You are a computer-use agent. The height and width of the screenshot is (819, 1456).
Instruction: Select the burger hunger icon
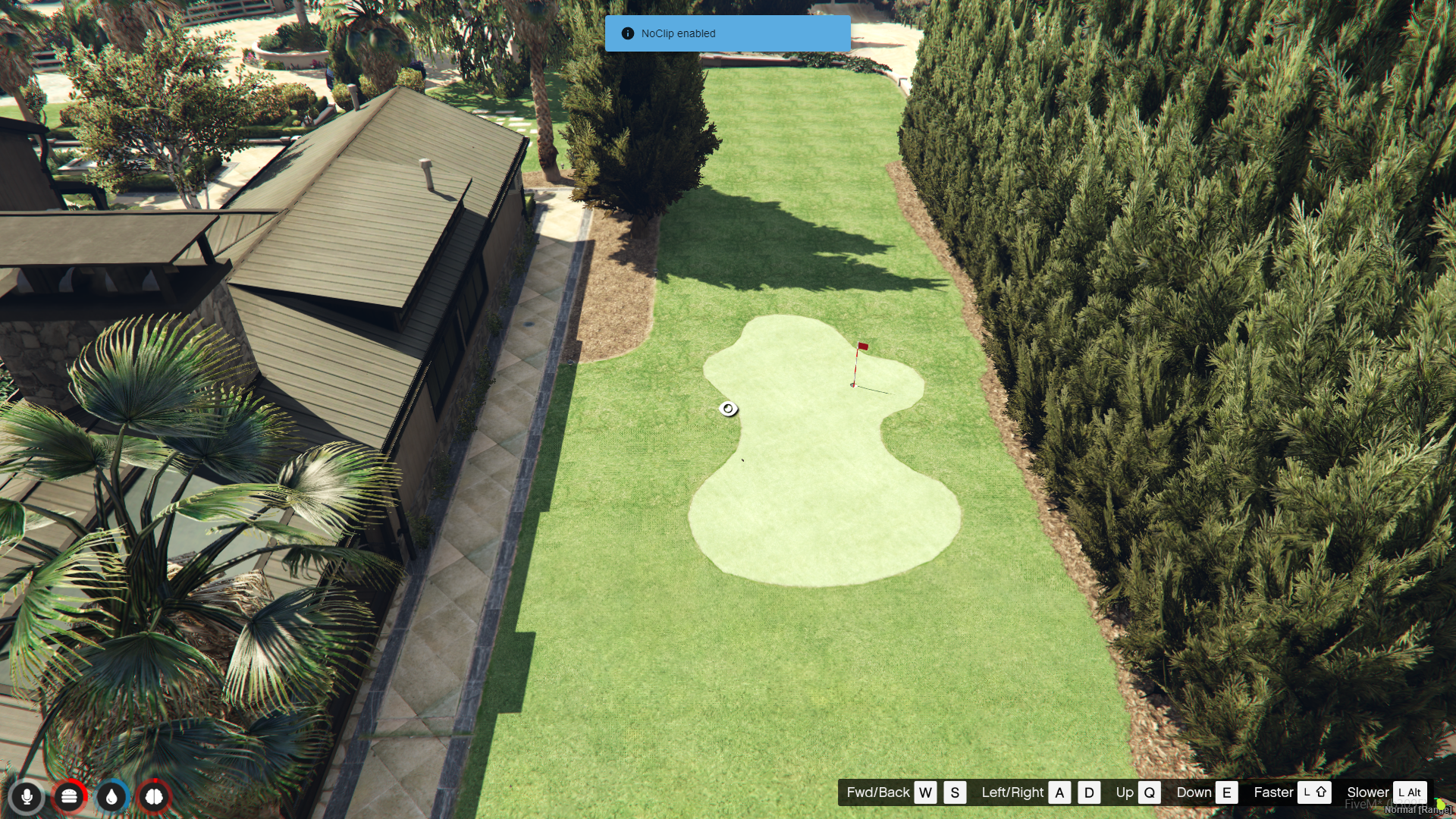69,797
